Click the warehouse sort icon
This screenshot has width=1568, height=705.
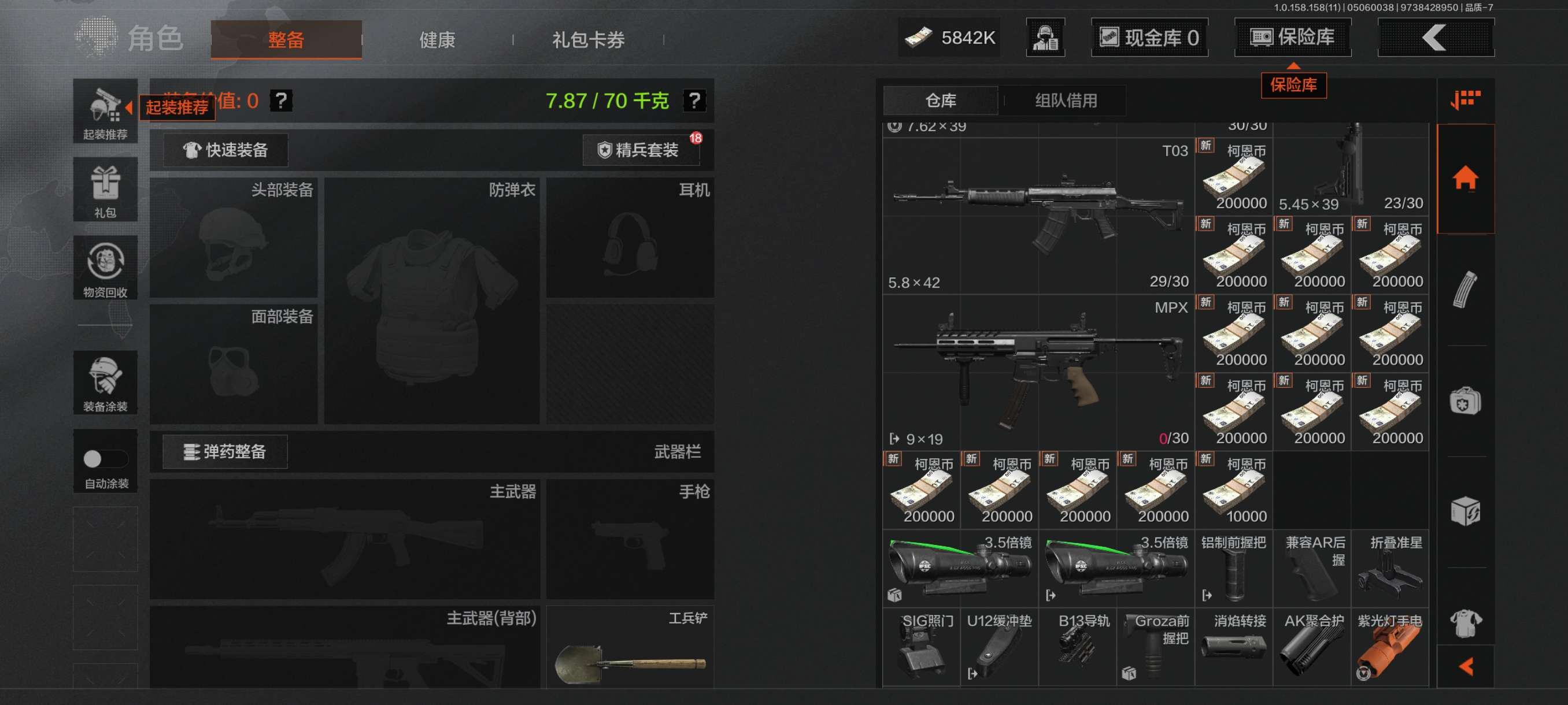[x=1465, y=100]
